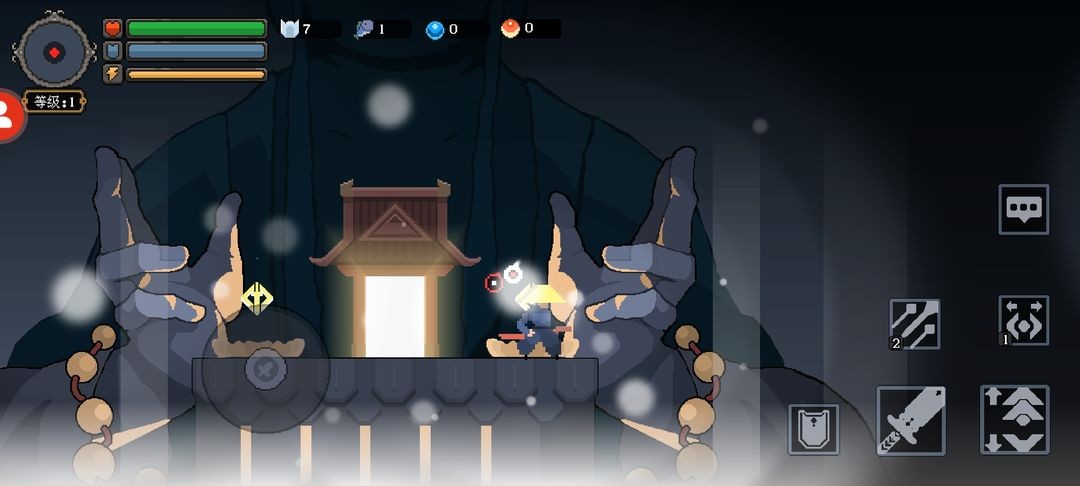The image size is (1080, 486).
Task: Touch the virtual movement joystick
Action: point(265,369)
